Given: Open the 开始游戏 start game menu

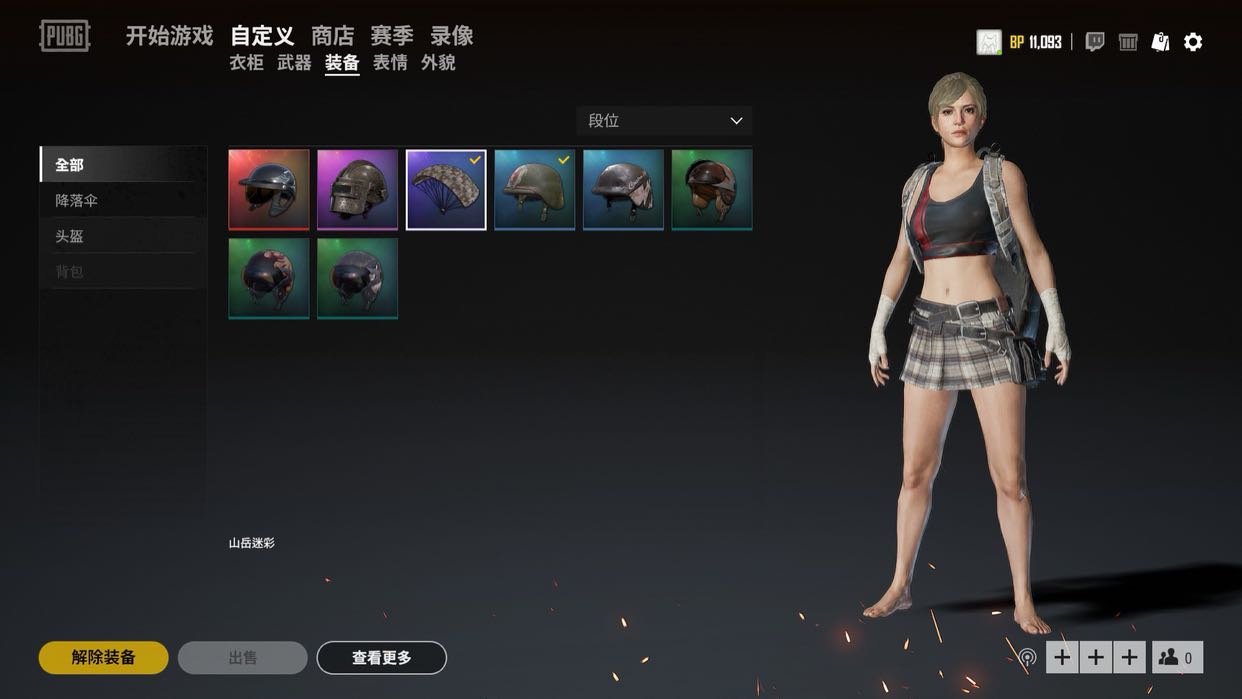Looking at the screenshot, I should pos(169,36).
